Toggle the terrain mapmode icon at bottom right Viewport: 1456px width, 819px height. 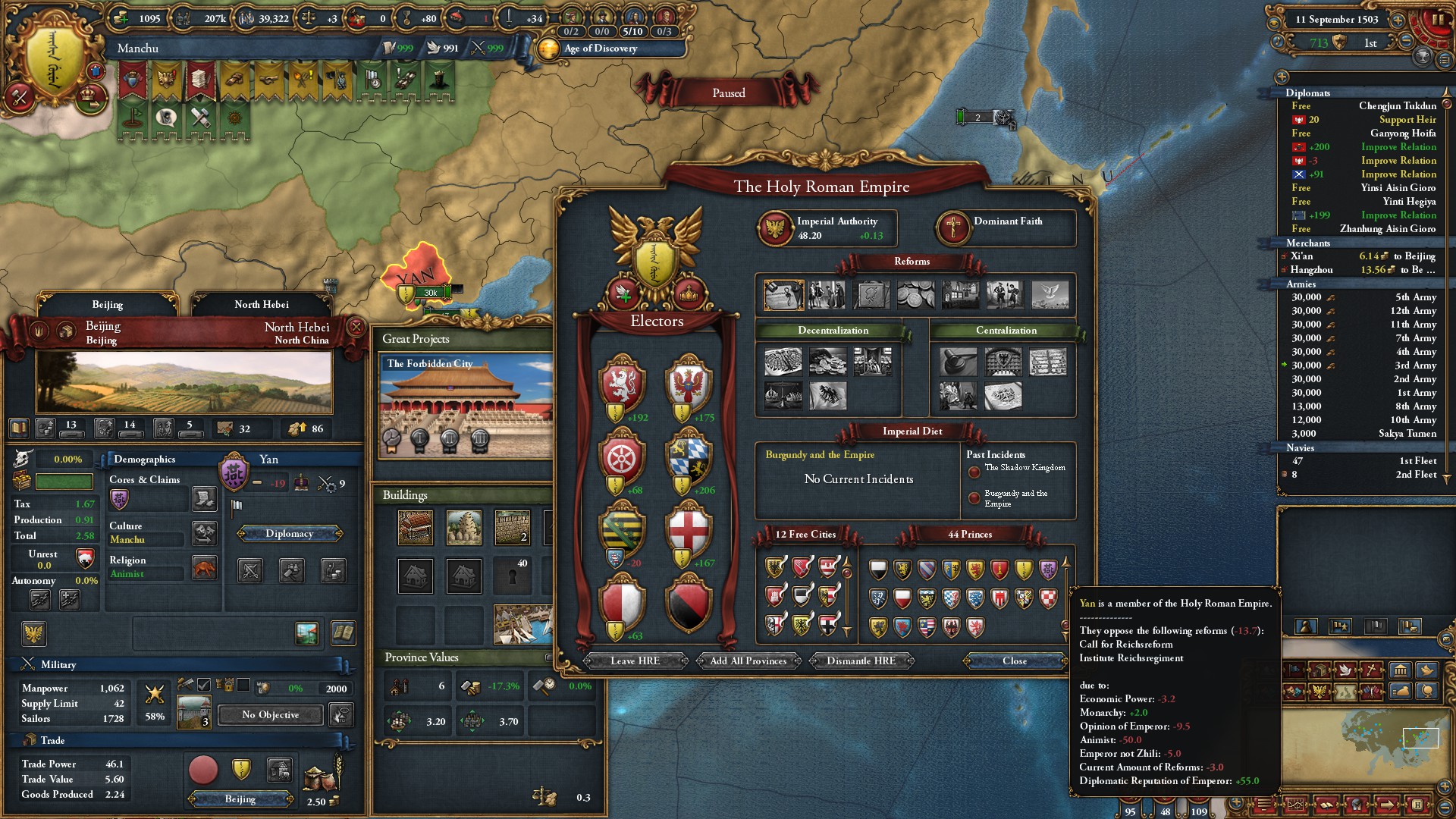(1345, 692)
